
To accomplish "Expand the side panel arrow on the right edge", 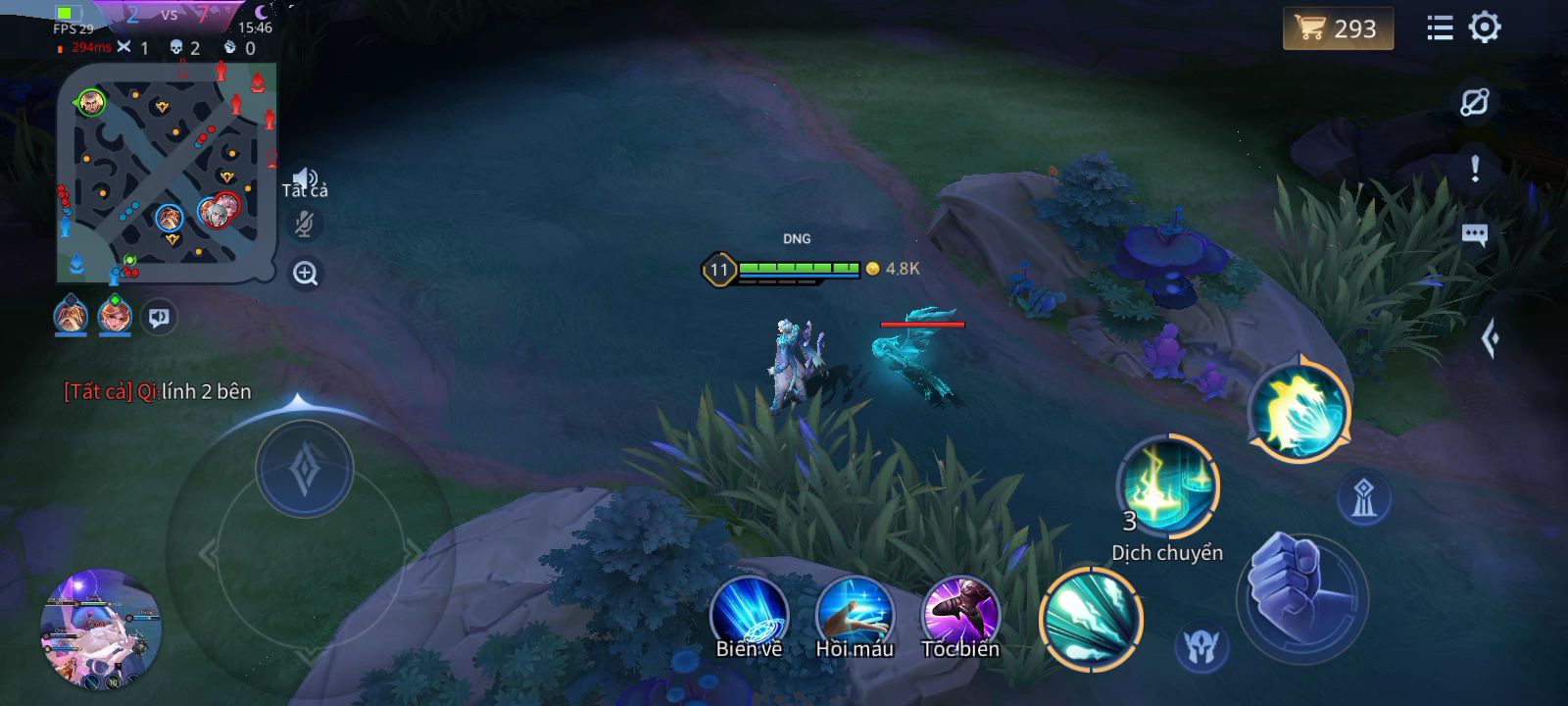I will tap(1491, 339).
